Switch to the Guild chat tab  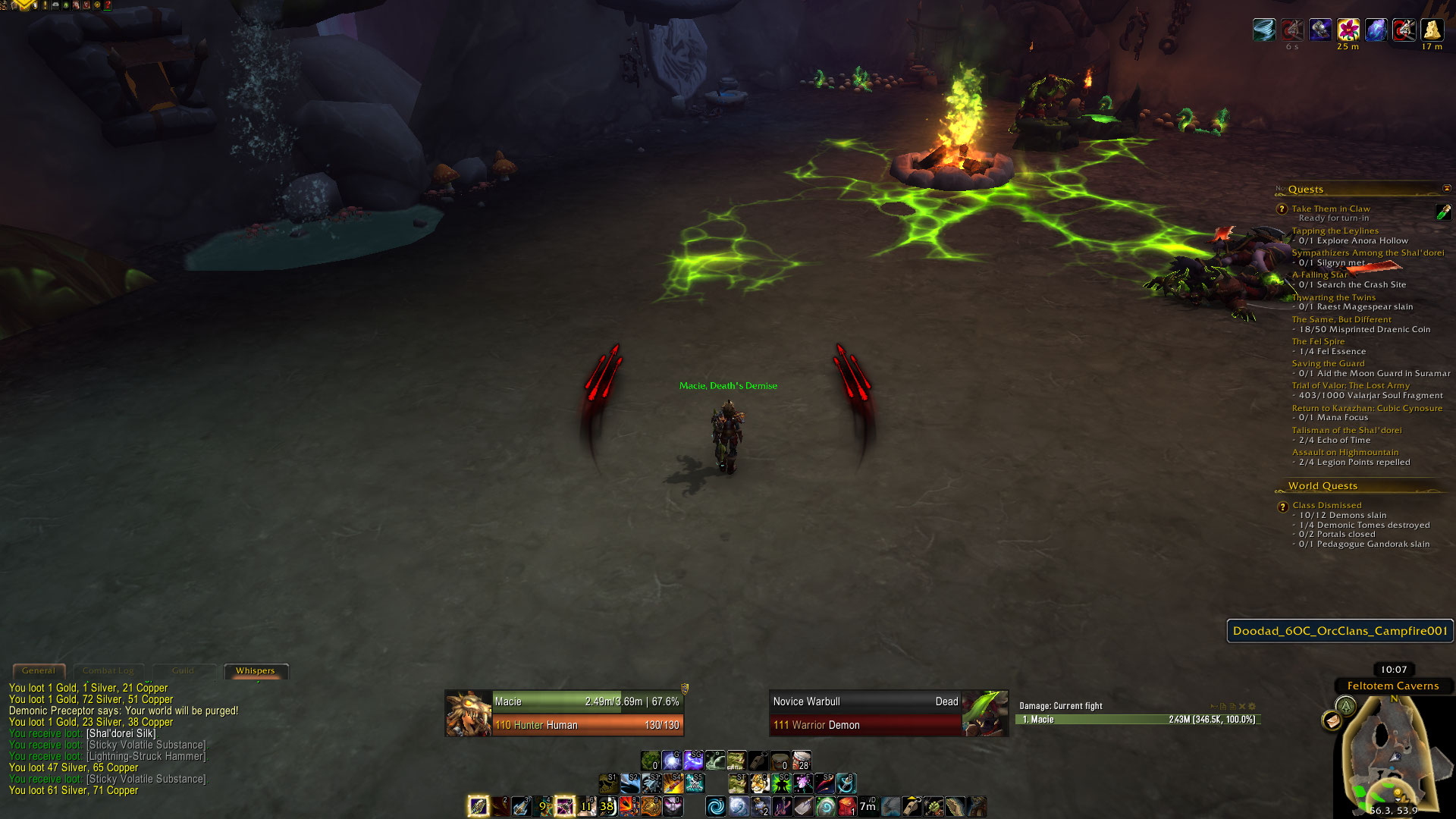[183, 670]
